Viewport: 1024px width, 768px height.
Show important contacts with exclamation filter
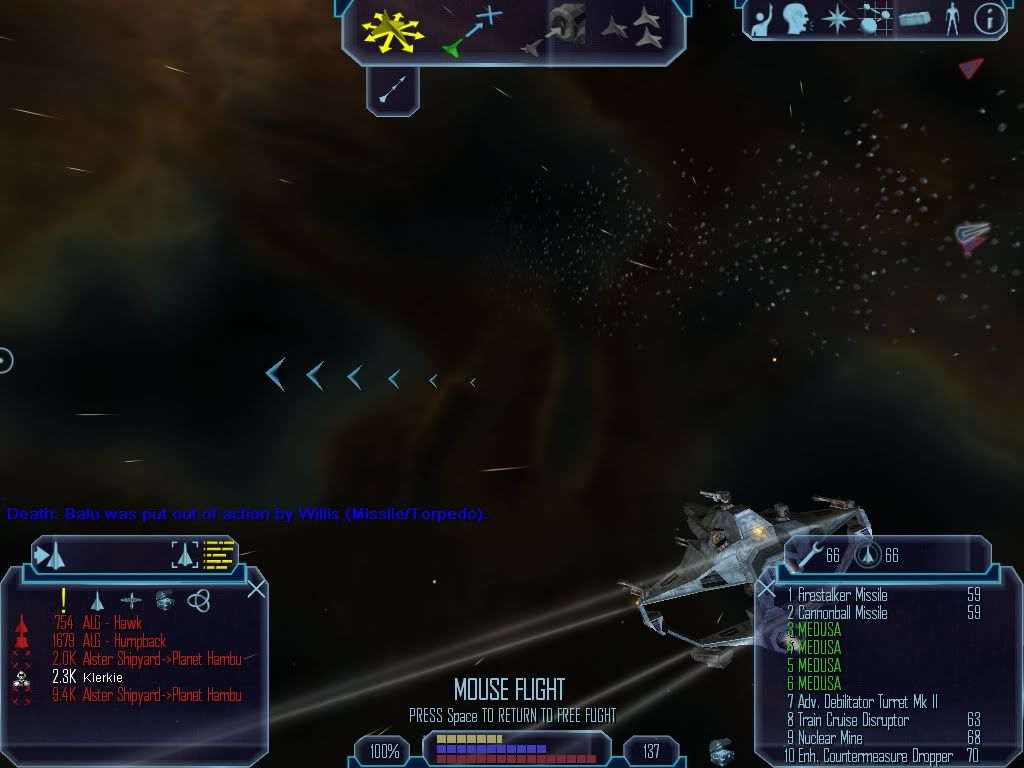click(x=63, y=600)
